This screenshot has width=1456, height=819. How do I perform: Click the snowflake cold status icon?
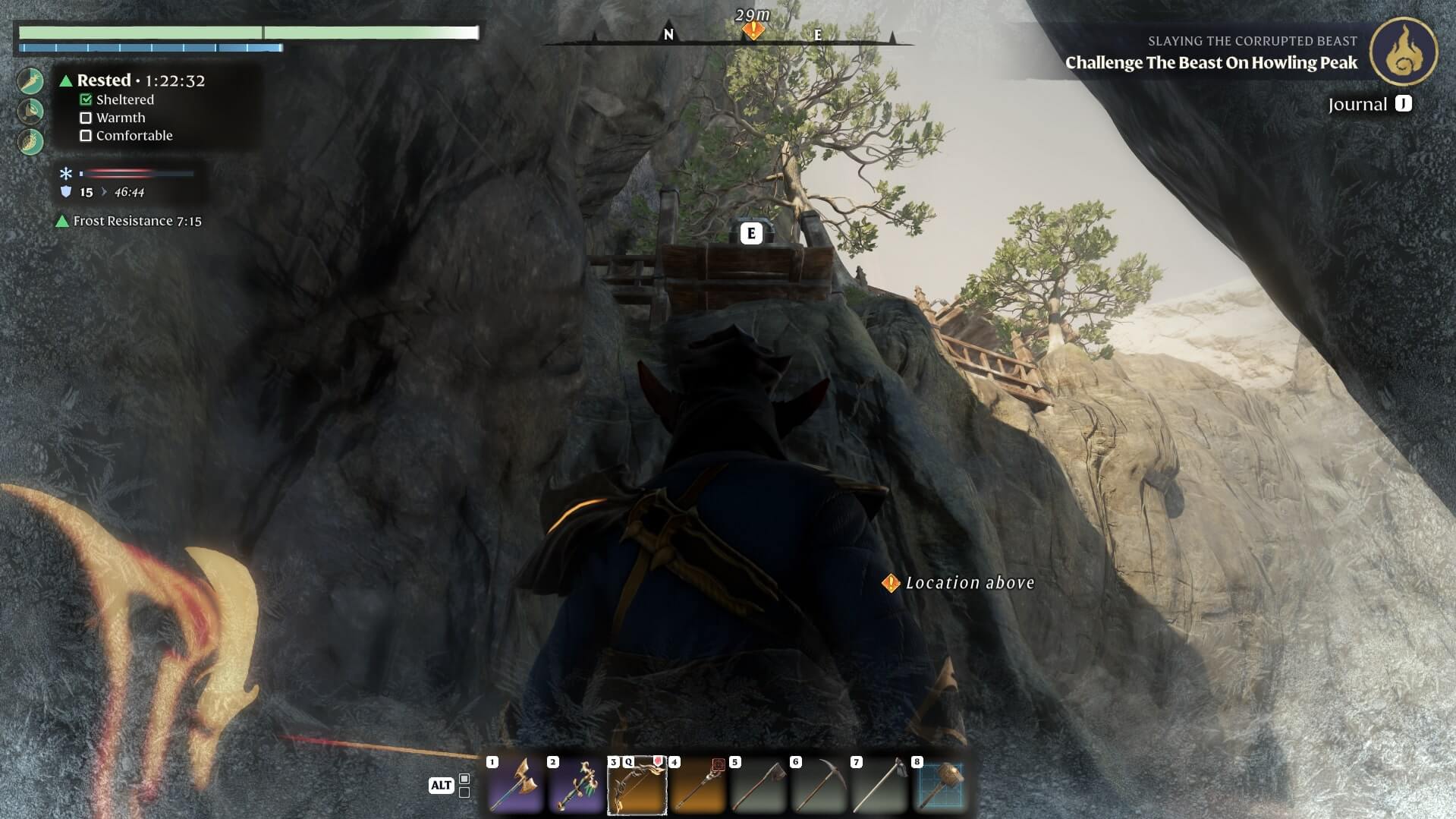point(66,174)
